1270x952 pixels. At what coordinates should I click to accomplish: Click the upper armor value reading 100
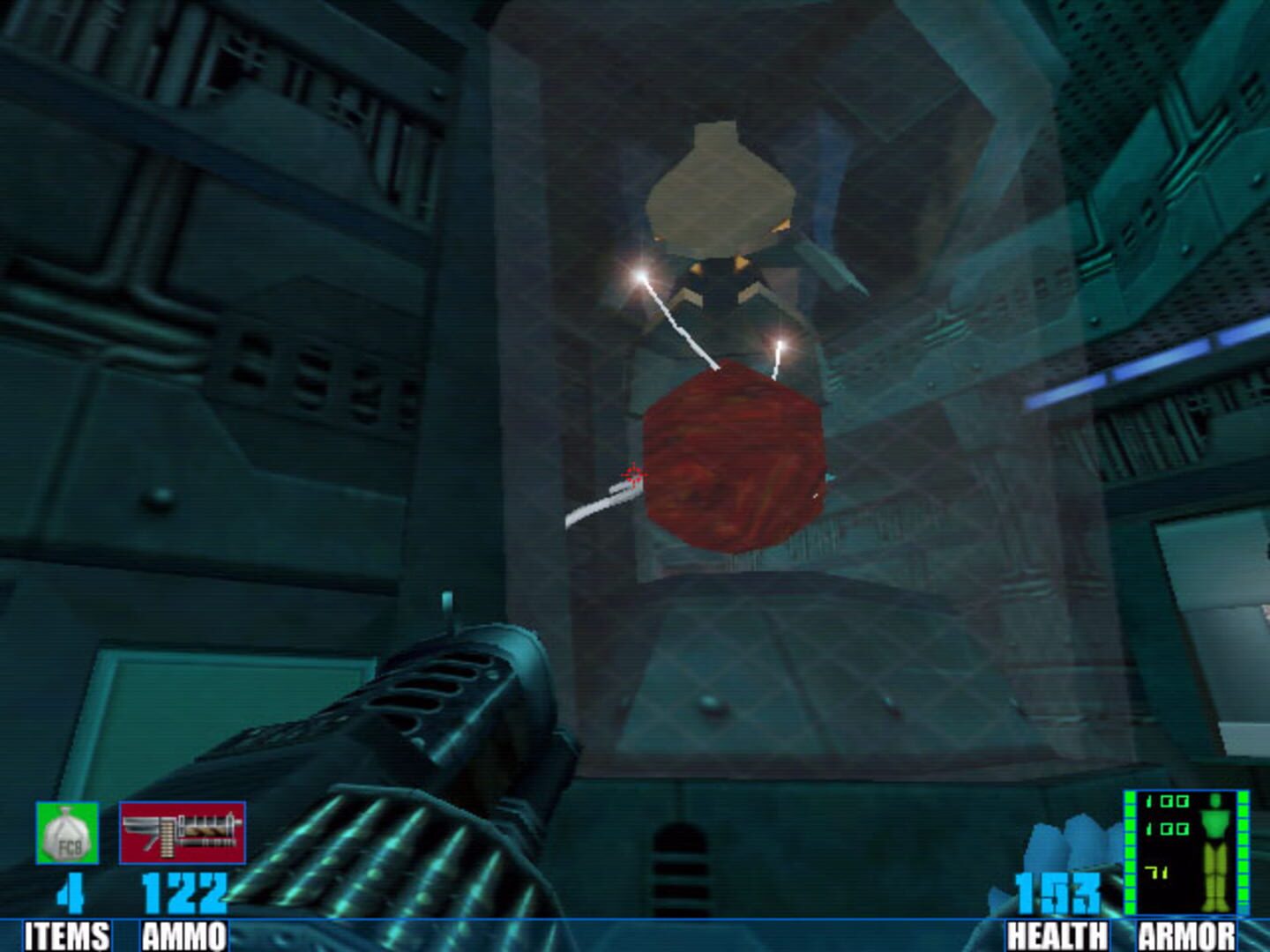coord(1166,800)
